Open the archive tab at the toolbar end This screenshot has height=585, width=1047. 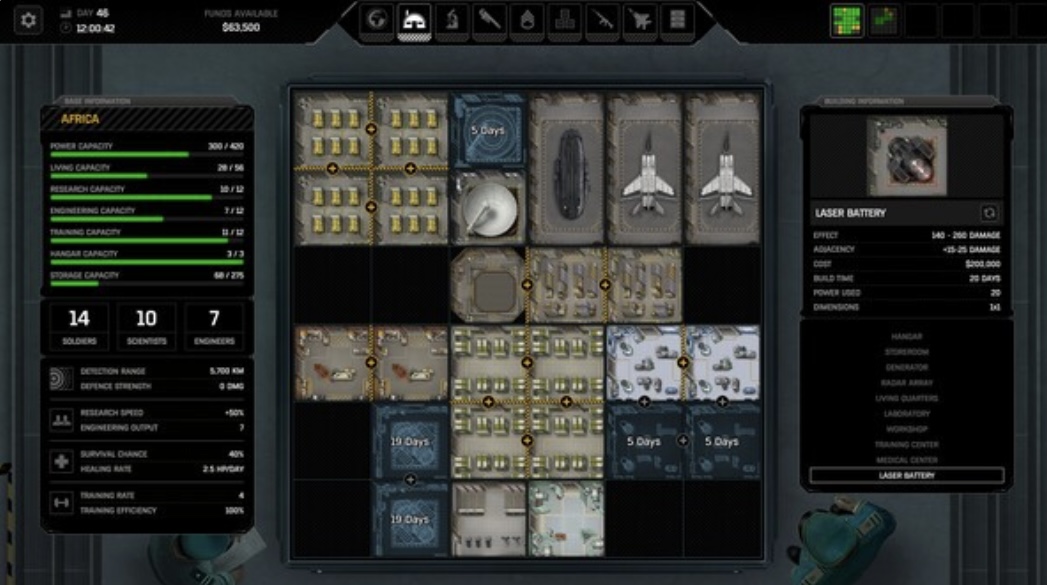[x=678, y=20]
